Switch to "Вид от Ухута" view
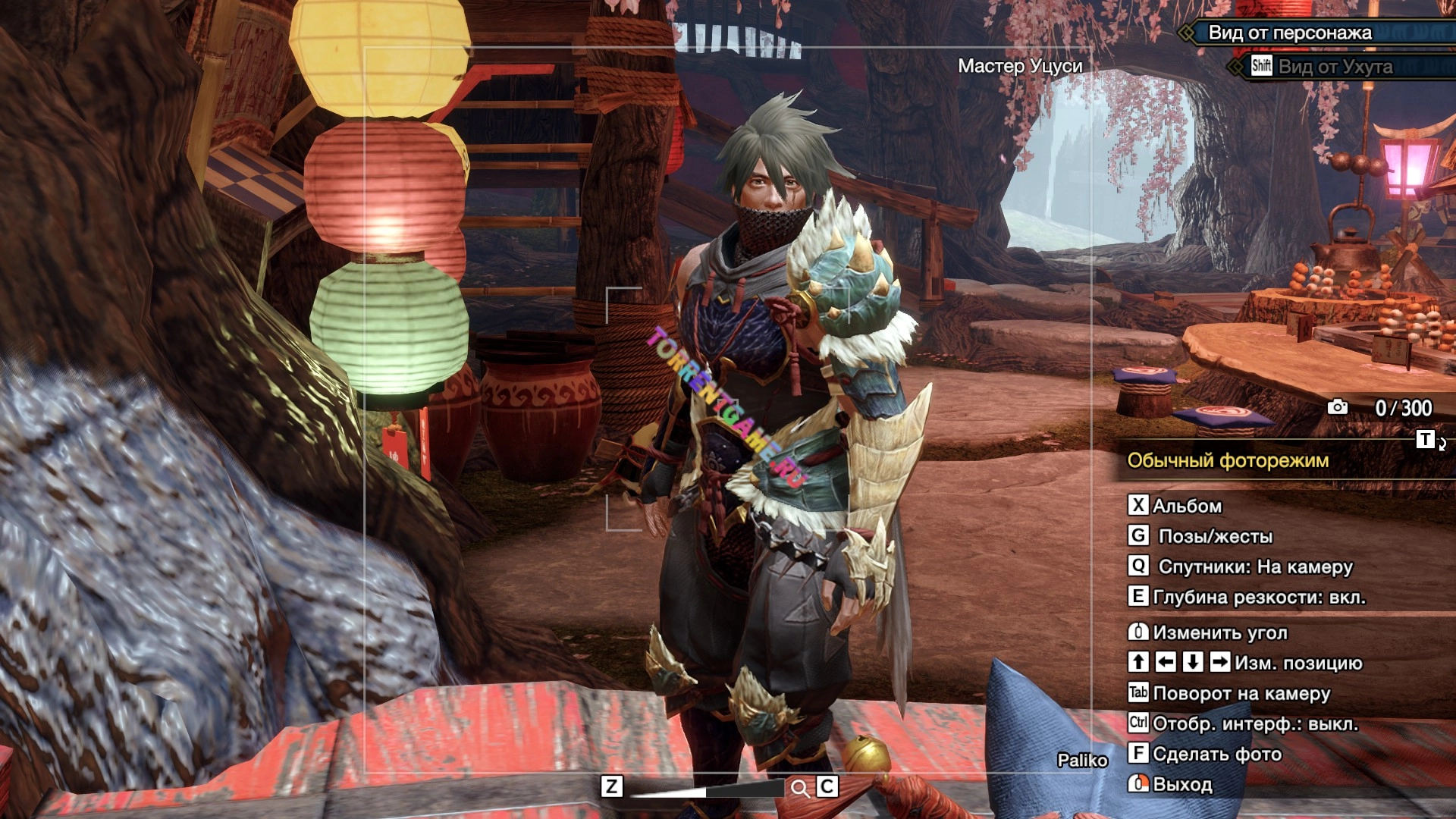Image resolution: width=1456 pixels, height=819 pixels. [1335, 67]
